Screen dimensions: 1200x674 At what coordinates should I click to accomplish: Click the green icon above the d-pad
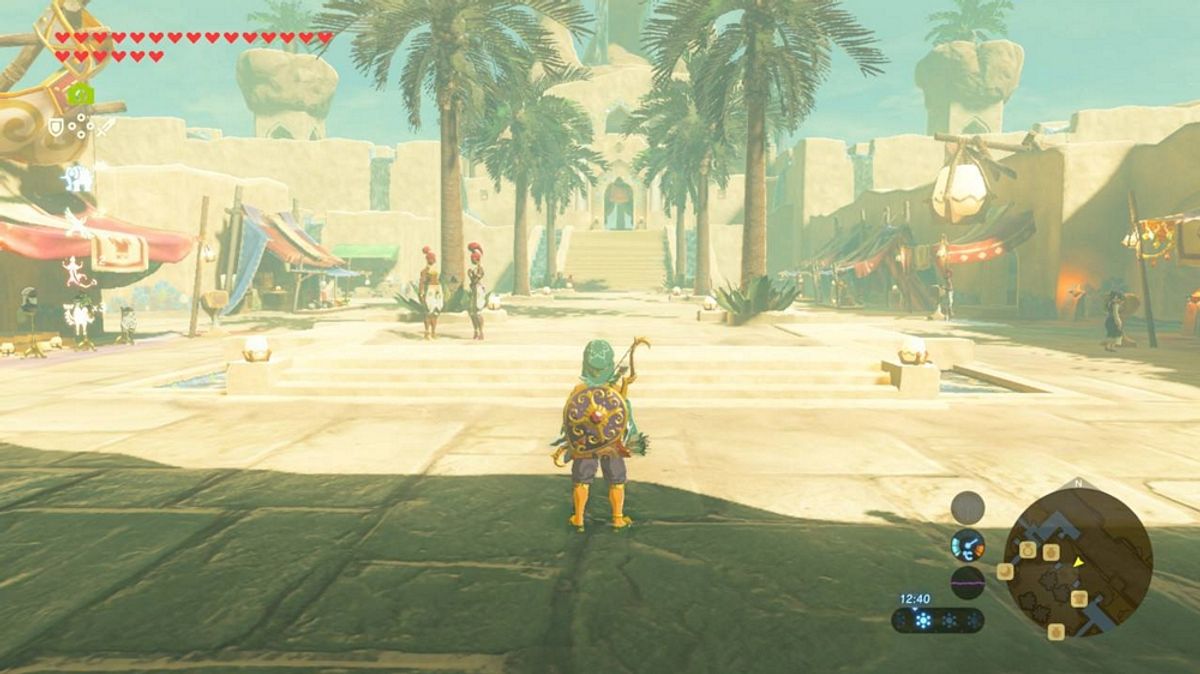click(80, 95)
